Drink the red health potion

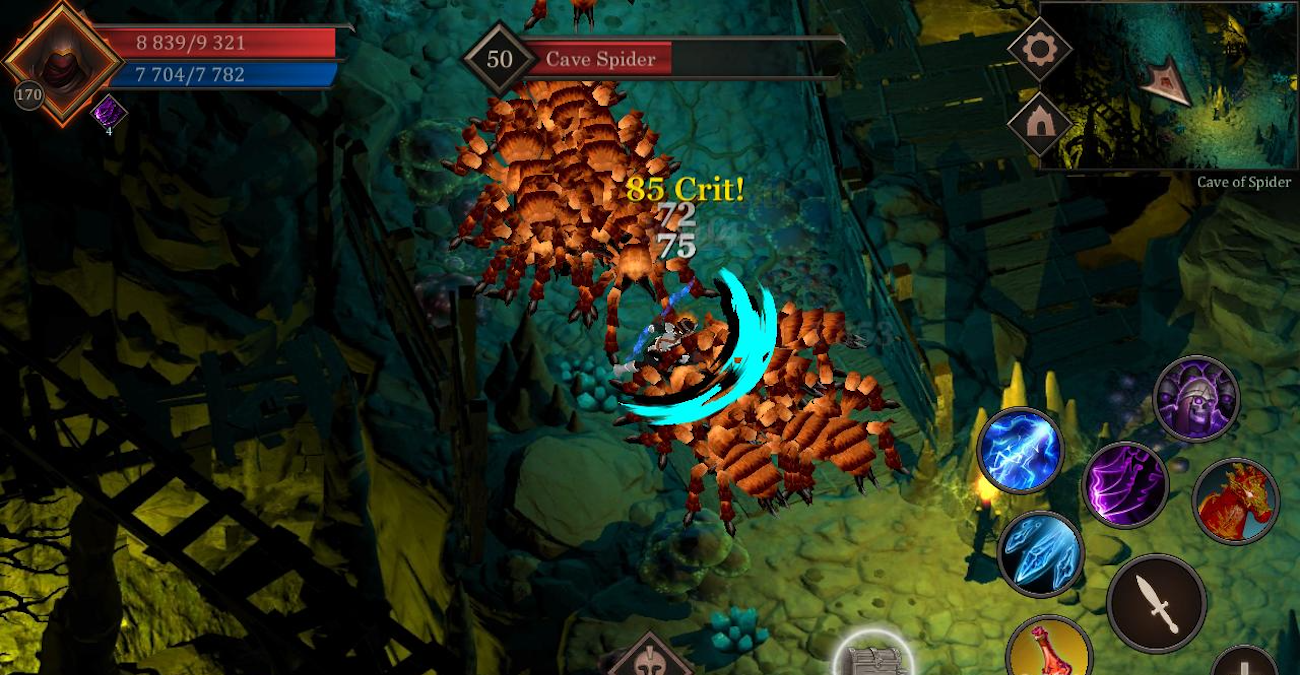[x=1048, y=652]
